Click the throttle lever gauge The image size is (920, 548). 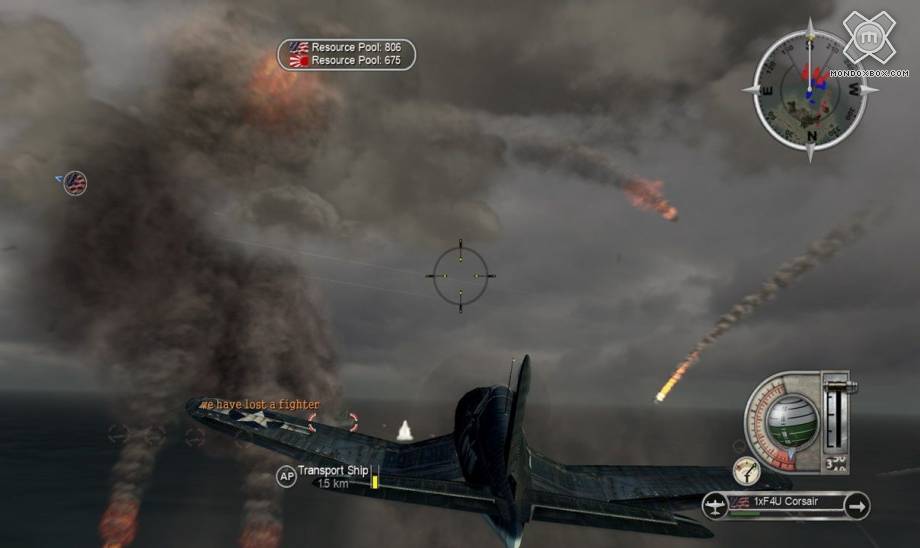[837, 413]
